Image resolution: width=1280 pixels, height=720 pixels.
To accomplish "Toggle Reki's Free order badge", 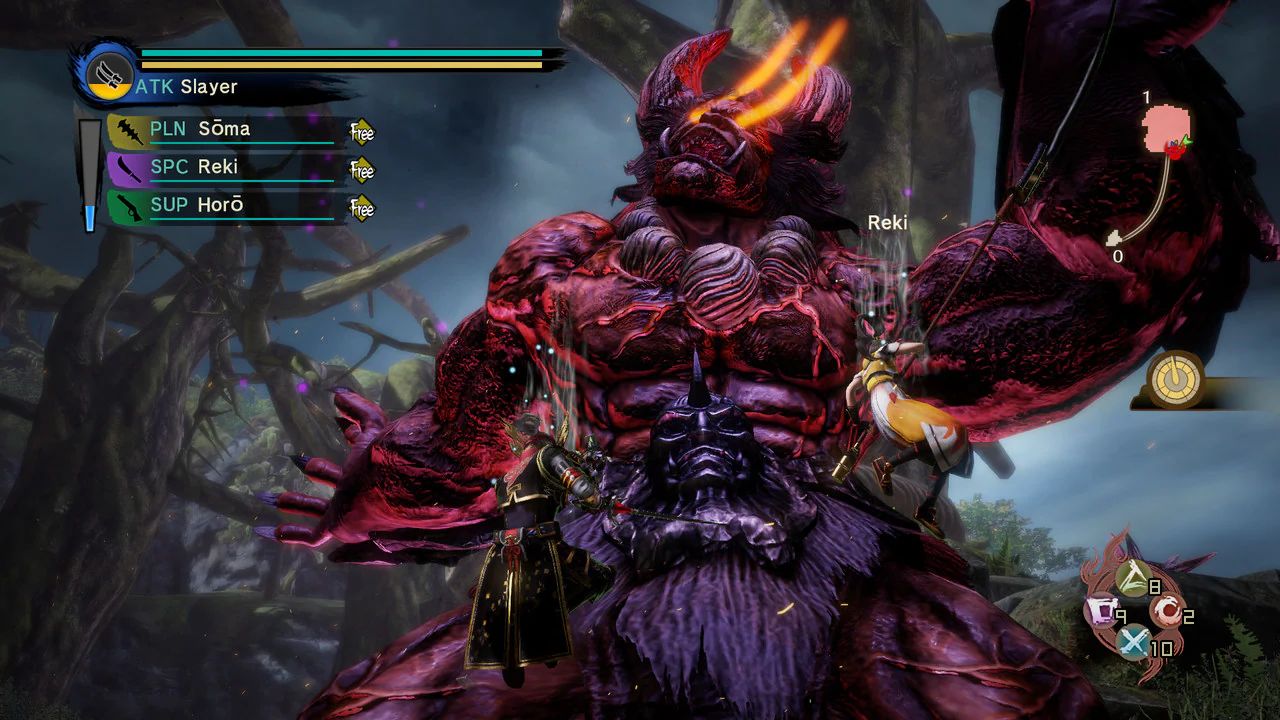I will click(x=361, y=170).
